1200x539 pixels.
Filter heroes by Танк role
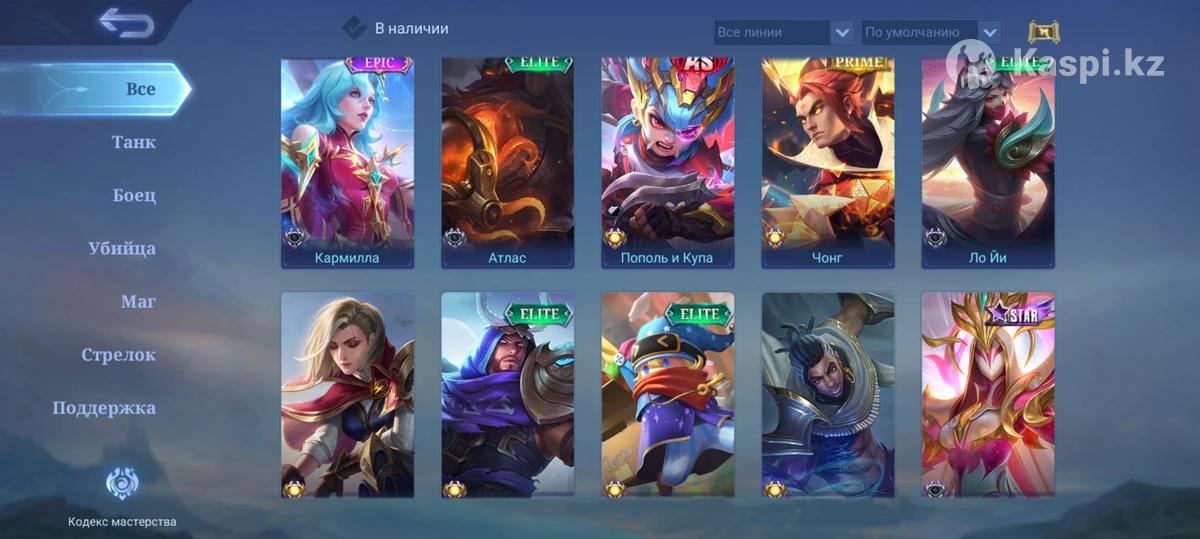tap(134, 142)
